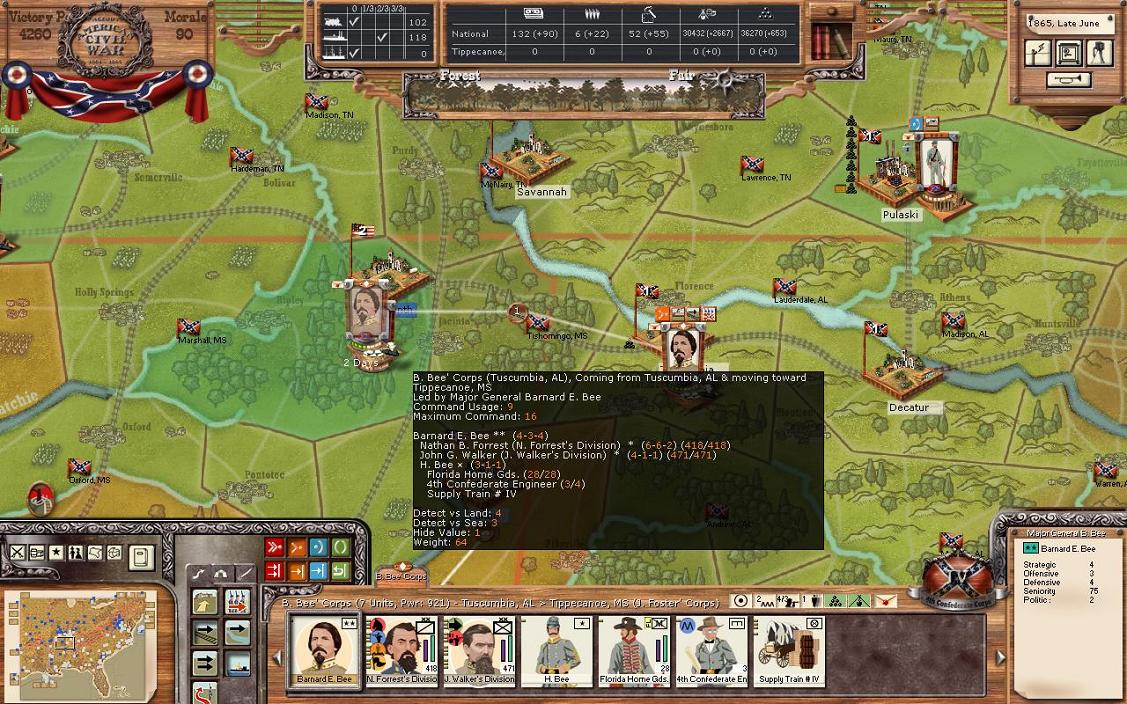
Task: Click the minimap of the eastern United States
Action: pyautogui.click(x=80, y=639)
